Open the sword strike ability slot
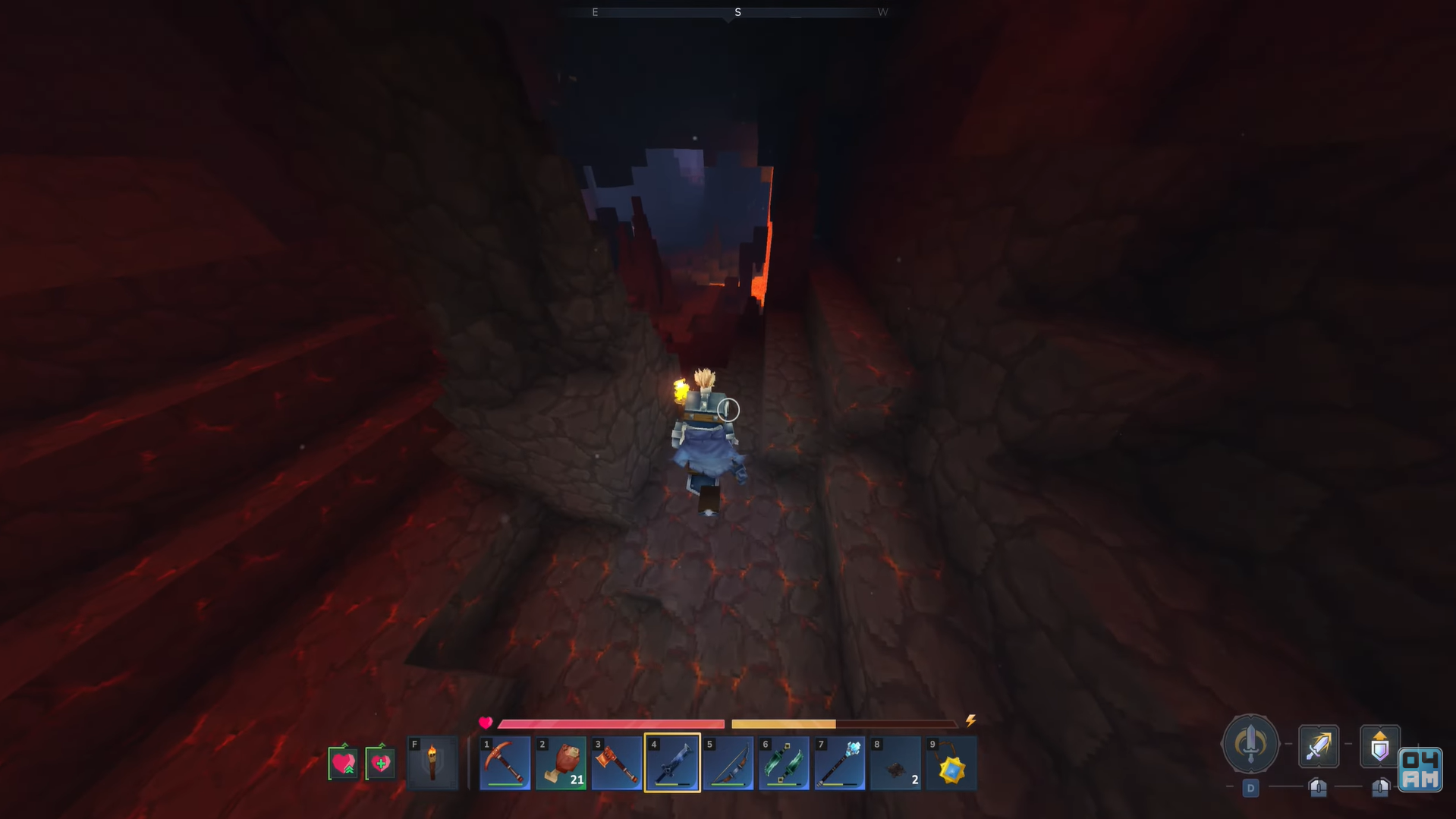 (x=1318, y=746)
